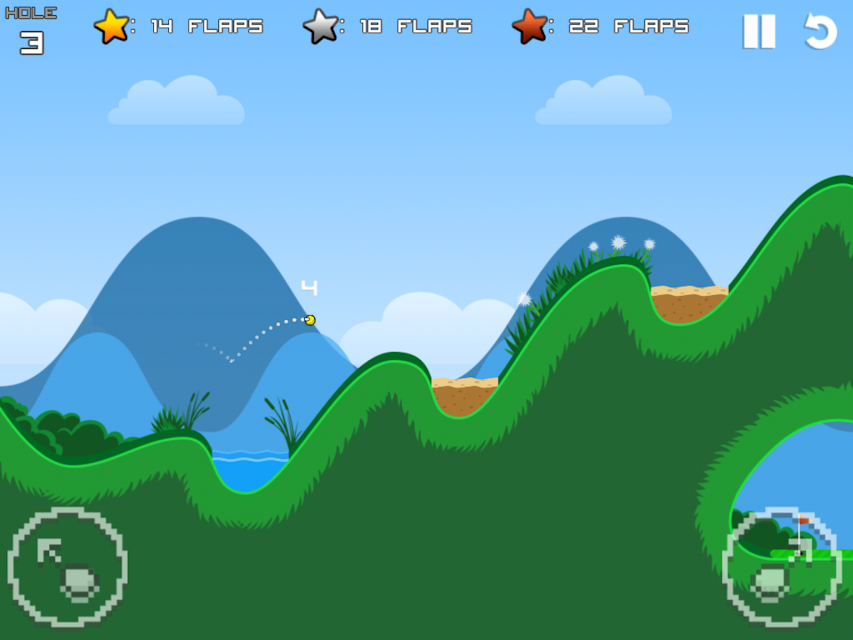Pause the game
Viewport: 853px width, 640px height.
(759, 31)
